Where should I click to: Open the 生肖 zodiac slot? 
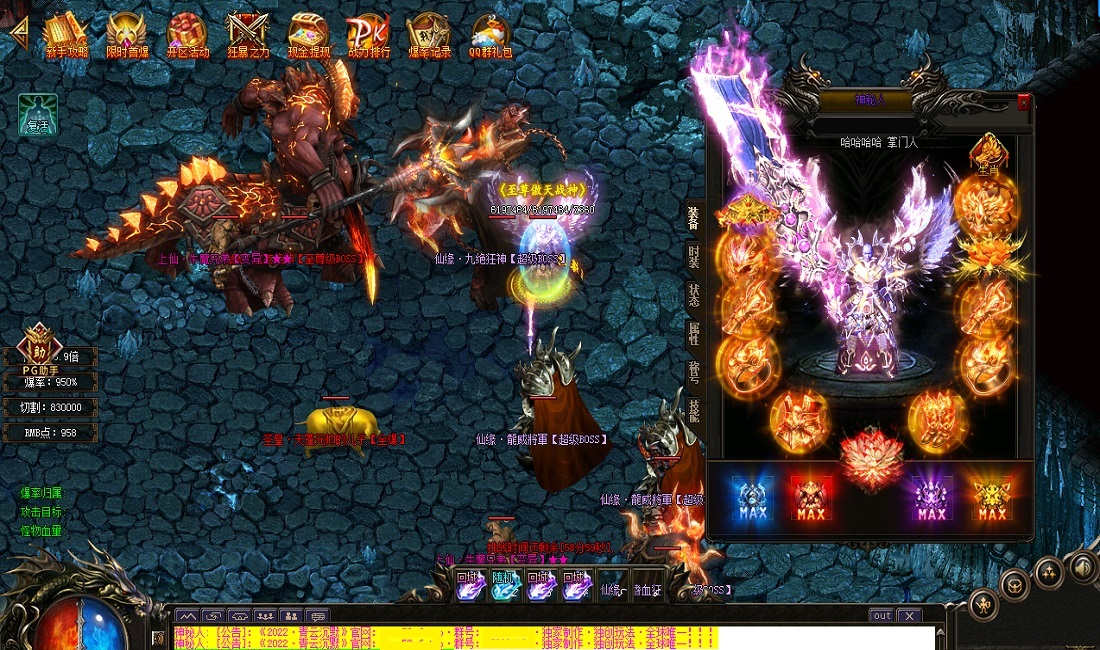click(x=987, y=153)
